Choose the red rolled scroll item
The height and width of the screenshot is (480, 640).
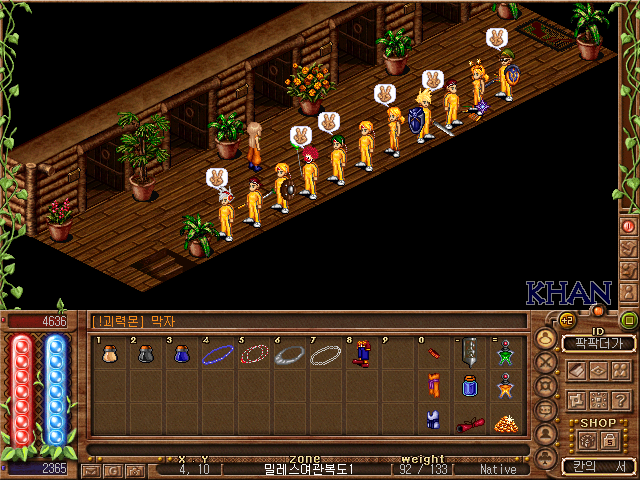(467, 424)
